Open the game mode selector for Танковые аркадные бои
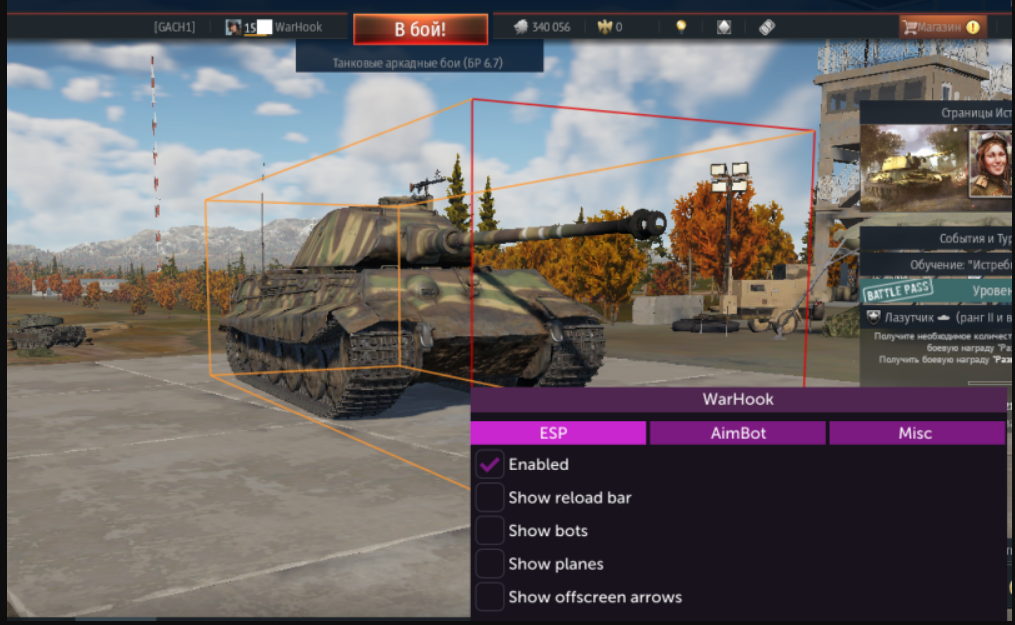 pos(419,62)
